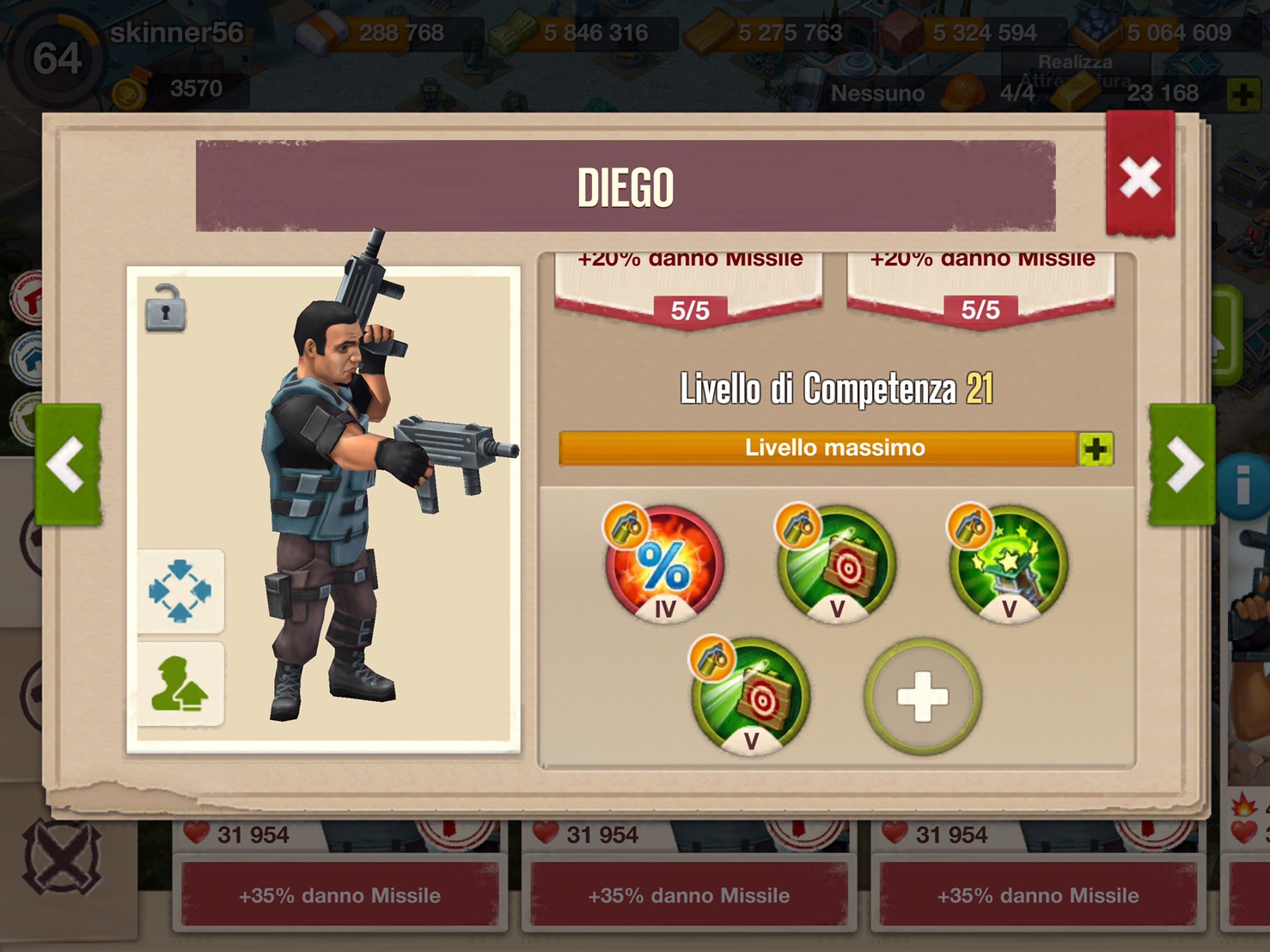Open the skinner56 level 64 profile badge
Image resolution: width=1270 pixels, height=952 pixels.
[57, 58]
